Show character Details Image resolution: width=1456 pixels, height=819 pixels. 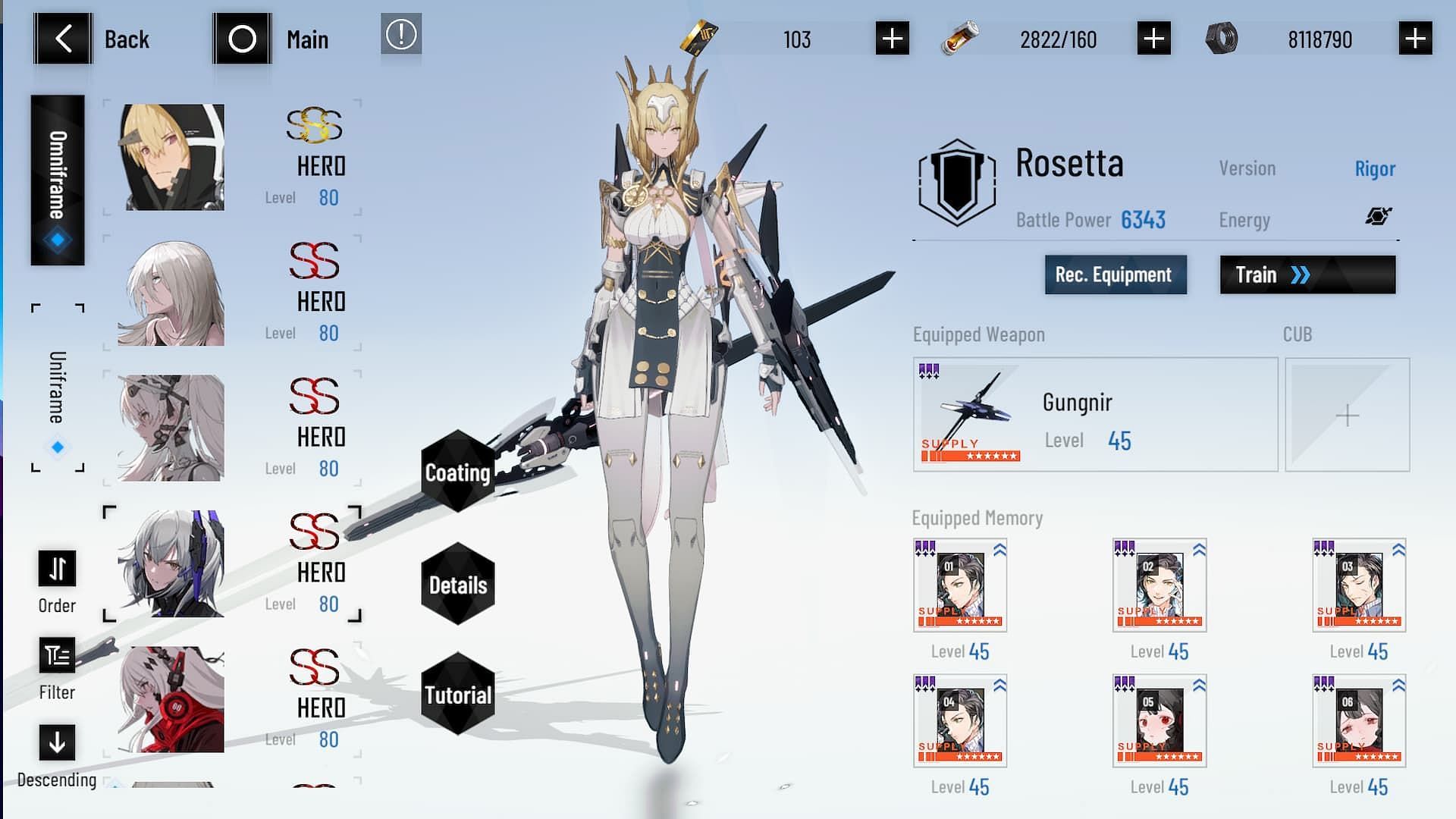click(x=458, y=585)
